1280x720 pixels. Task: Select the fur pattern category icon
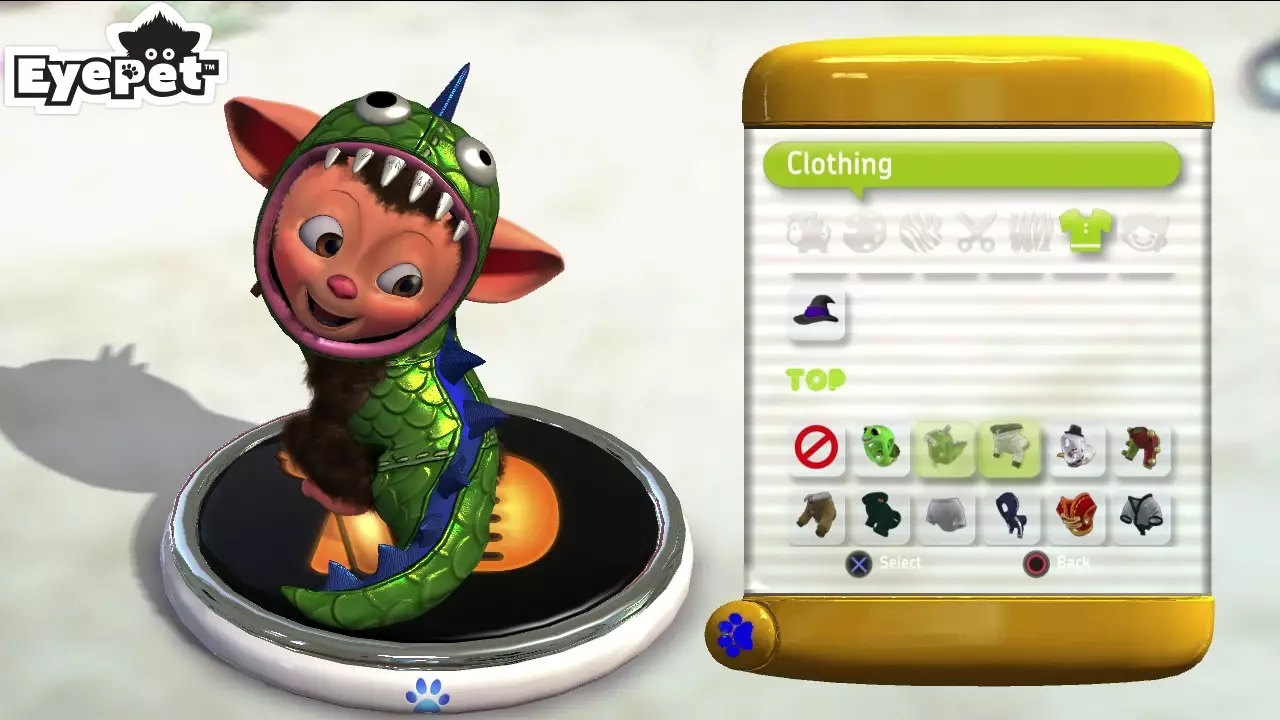click(x=922, y=232)
